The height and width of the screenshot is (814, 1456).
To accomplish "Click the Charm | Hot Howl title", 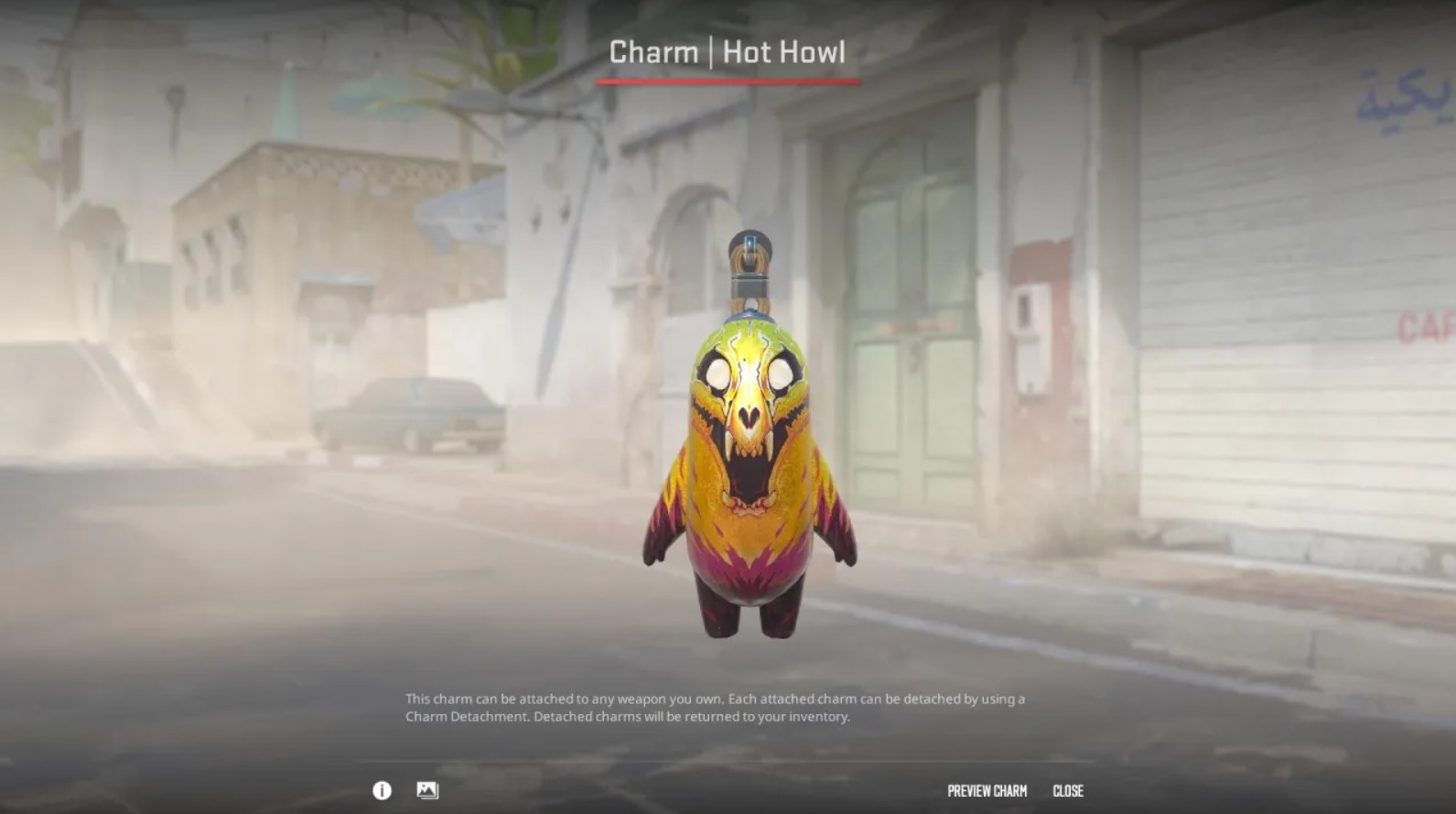I will coord(728,52).
